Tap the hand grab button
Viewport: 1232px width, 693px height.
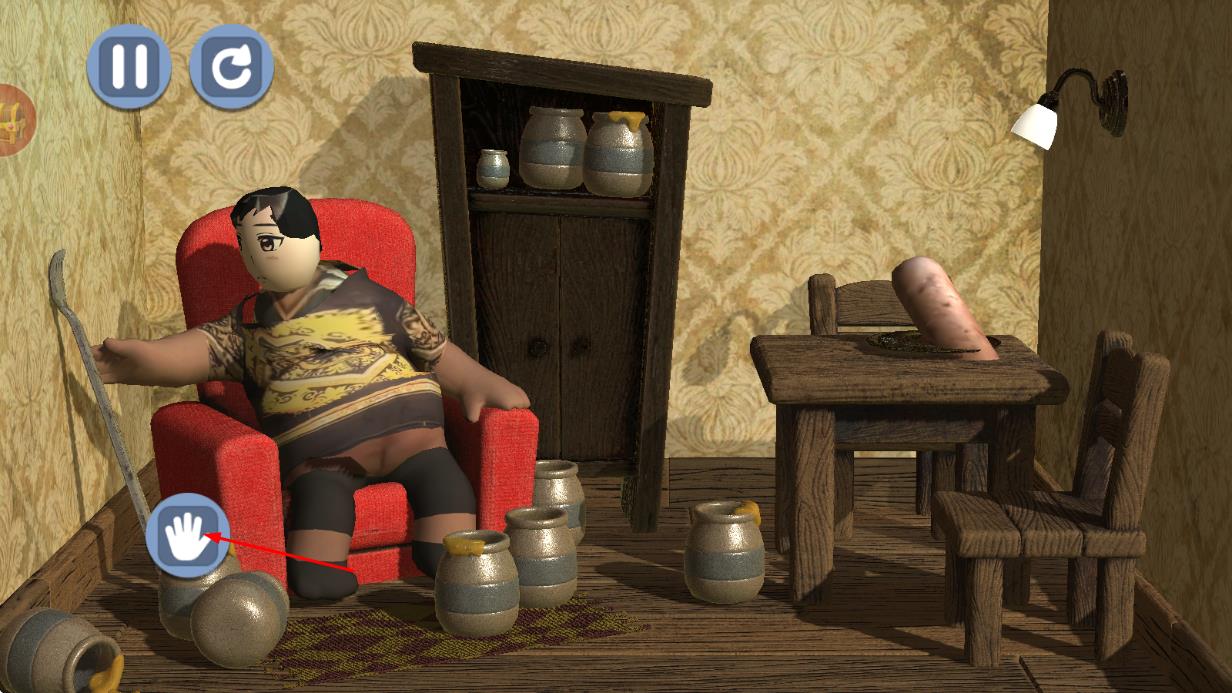click(187, 535)
